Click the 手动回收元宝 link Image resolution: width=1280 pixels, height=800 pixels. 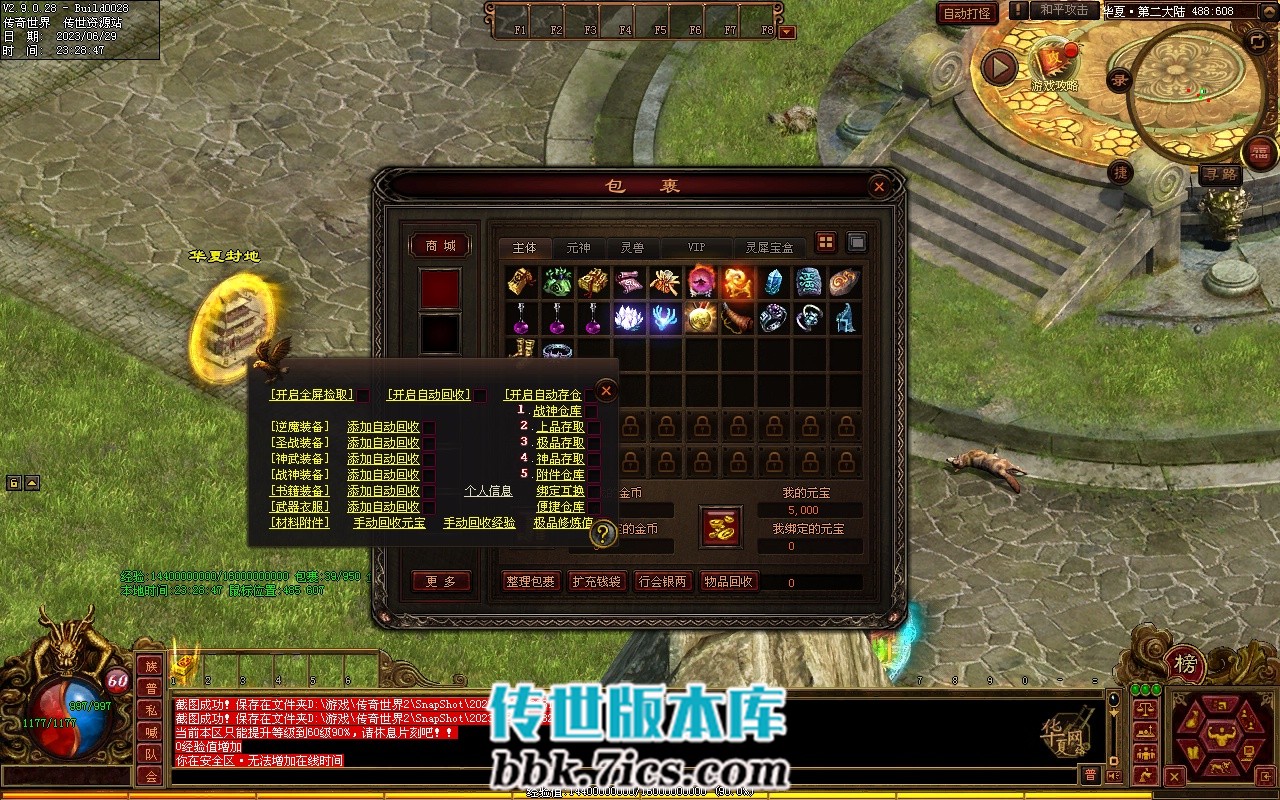point(389,523)
